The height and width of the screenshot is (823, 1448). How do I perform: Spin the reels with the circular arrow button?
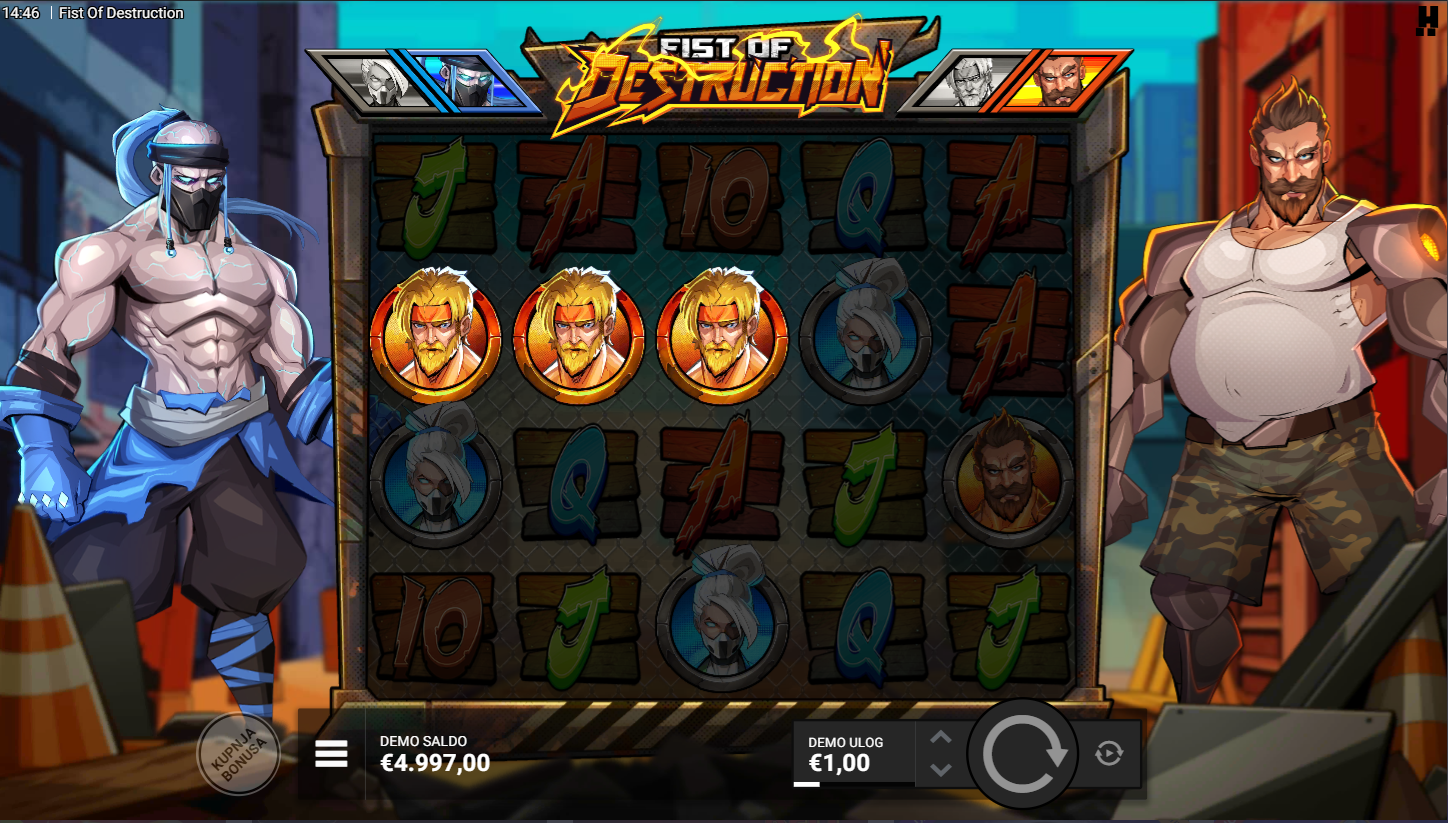pos(1022,754)
